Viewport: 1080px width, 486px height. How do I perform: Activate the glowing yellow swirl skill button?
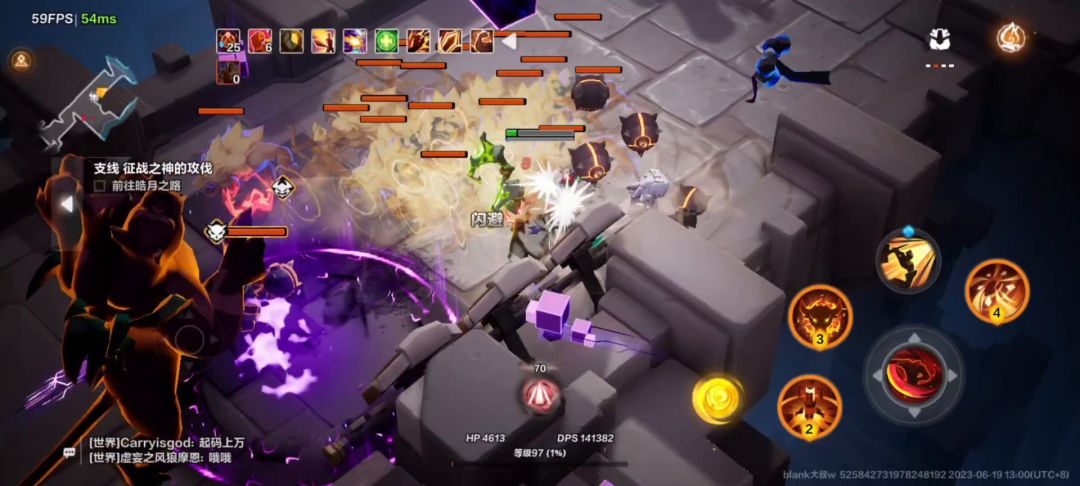pyautogui.click(x=717, y=398)
